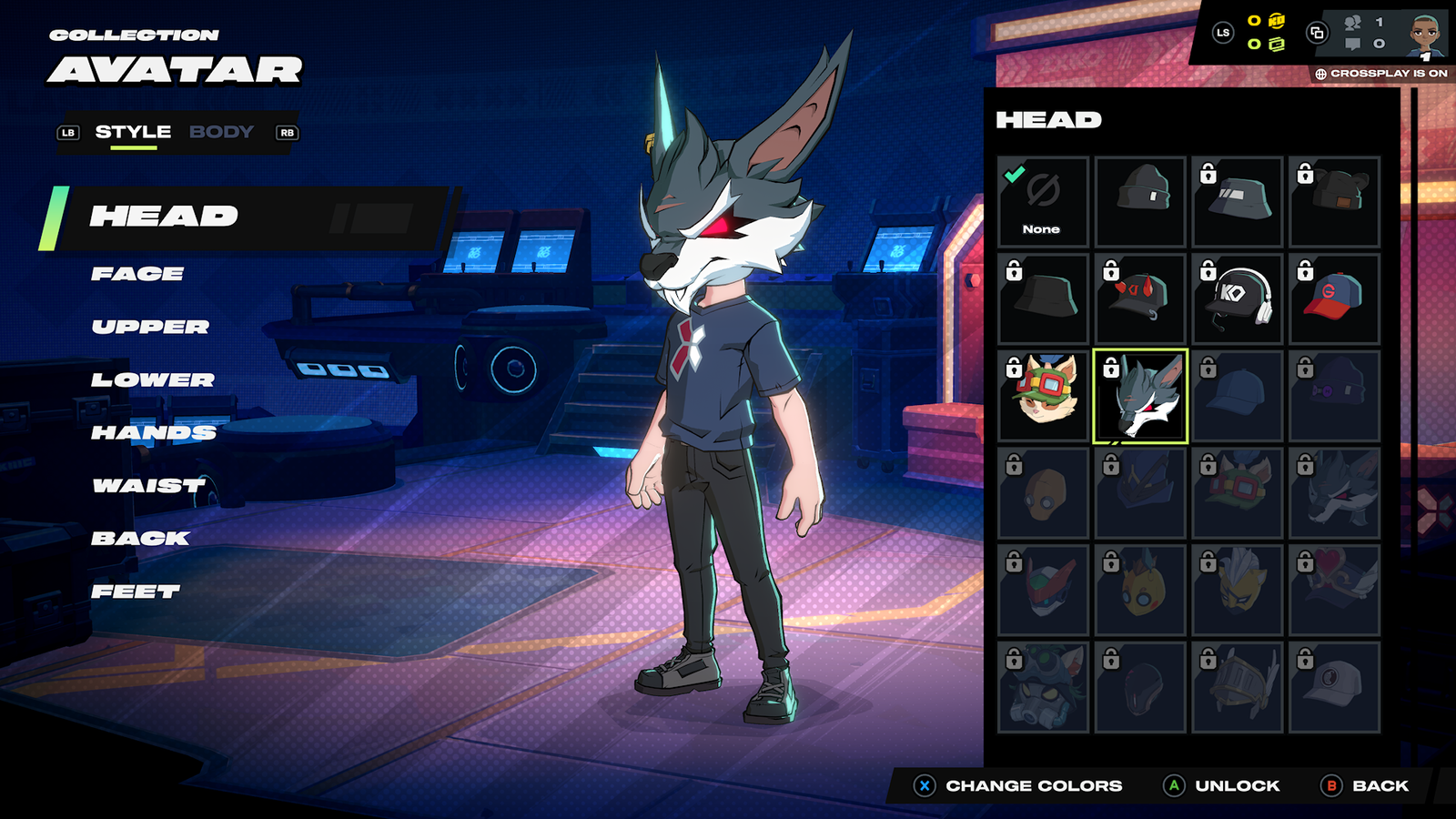This screenshot has height=819, width=1456.
Task: Select the red and blue baseball cap
Action: [1334, 299]
